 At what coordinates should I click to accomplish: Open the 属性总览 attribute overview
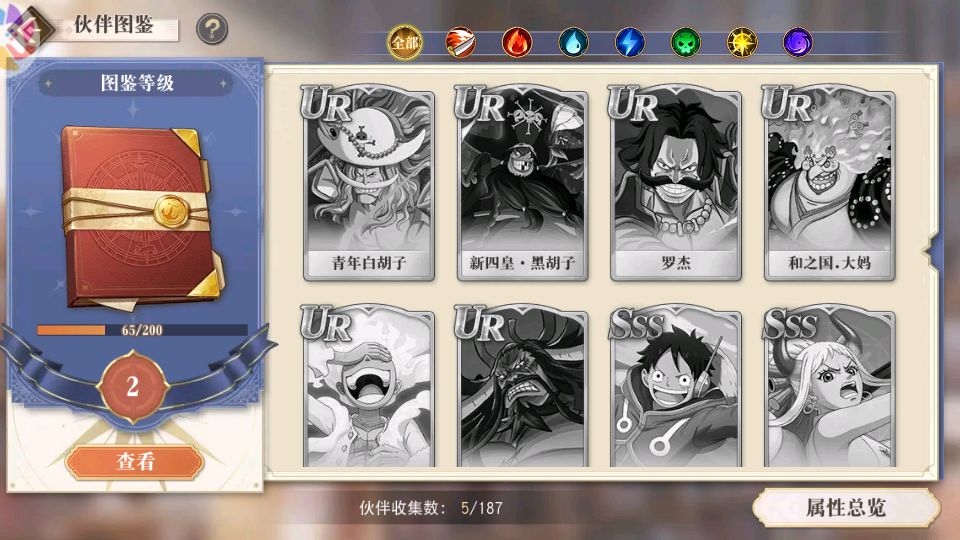(x=846, y=507)
